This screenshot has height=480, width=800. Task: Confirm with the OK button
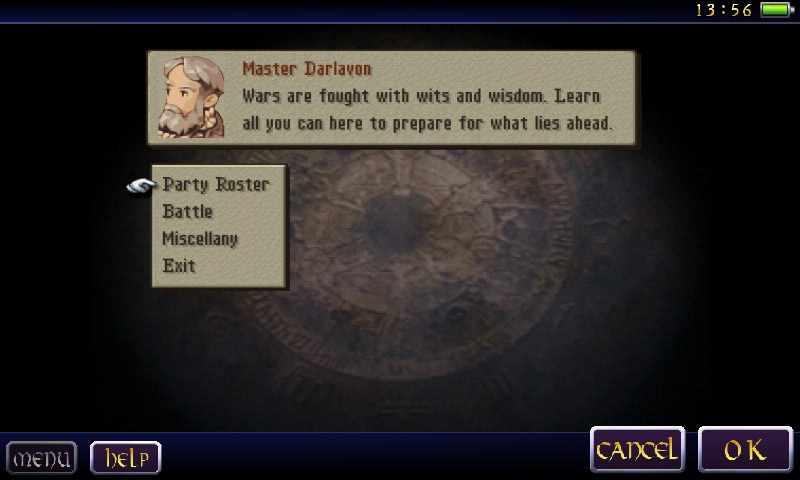click(x=745, y=450)
